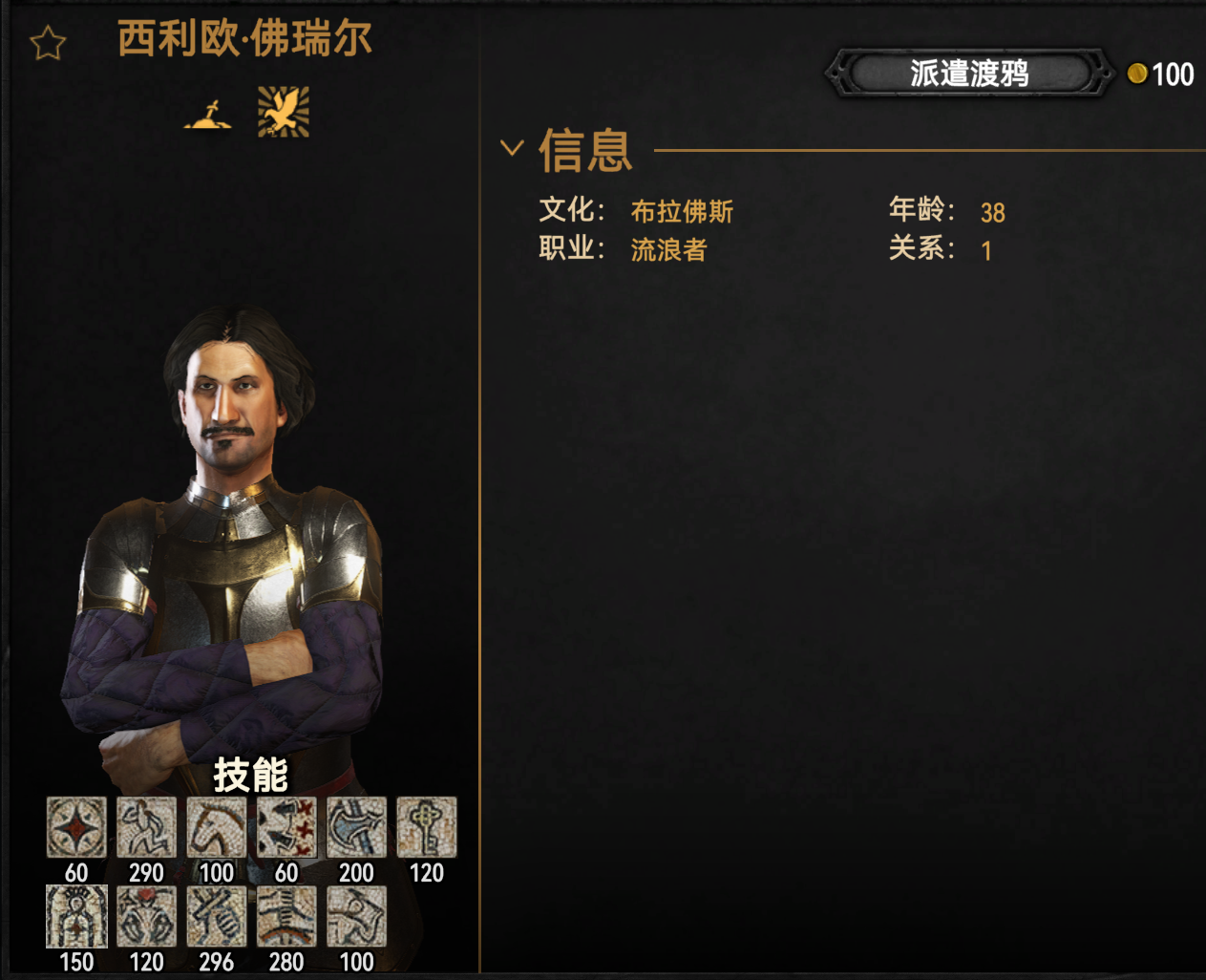
Task: Select the sword-in-mound trait icon
Action: [208, 115]
